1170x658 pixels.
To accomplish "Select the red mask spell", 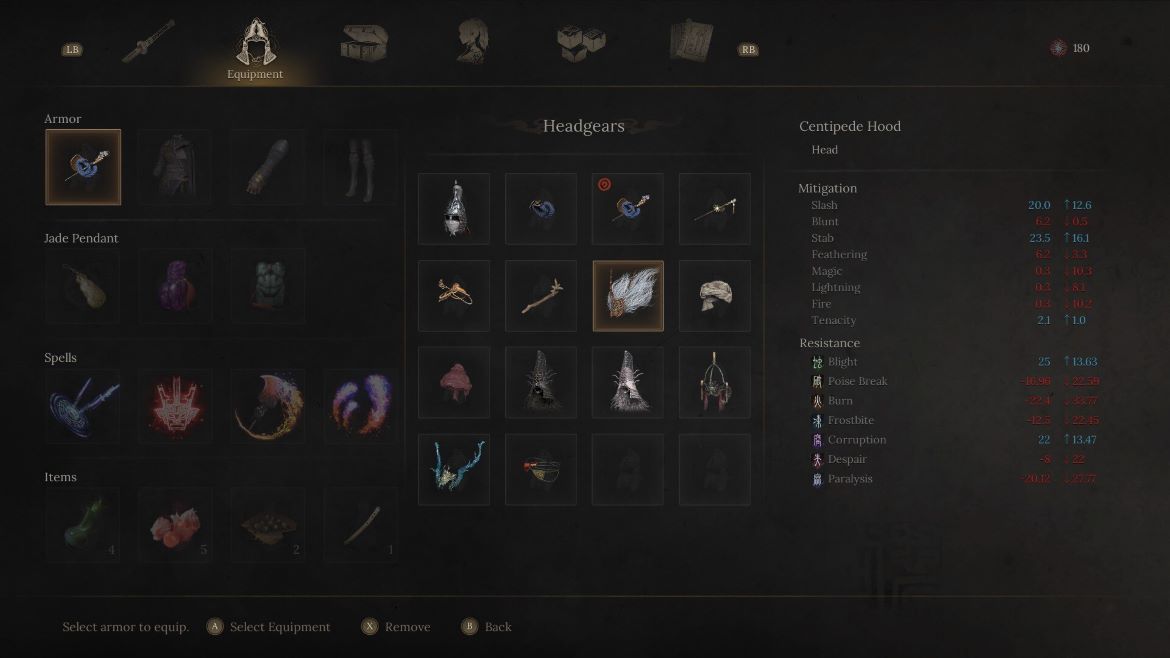I will point(175,406).
